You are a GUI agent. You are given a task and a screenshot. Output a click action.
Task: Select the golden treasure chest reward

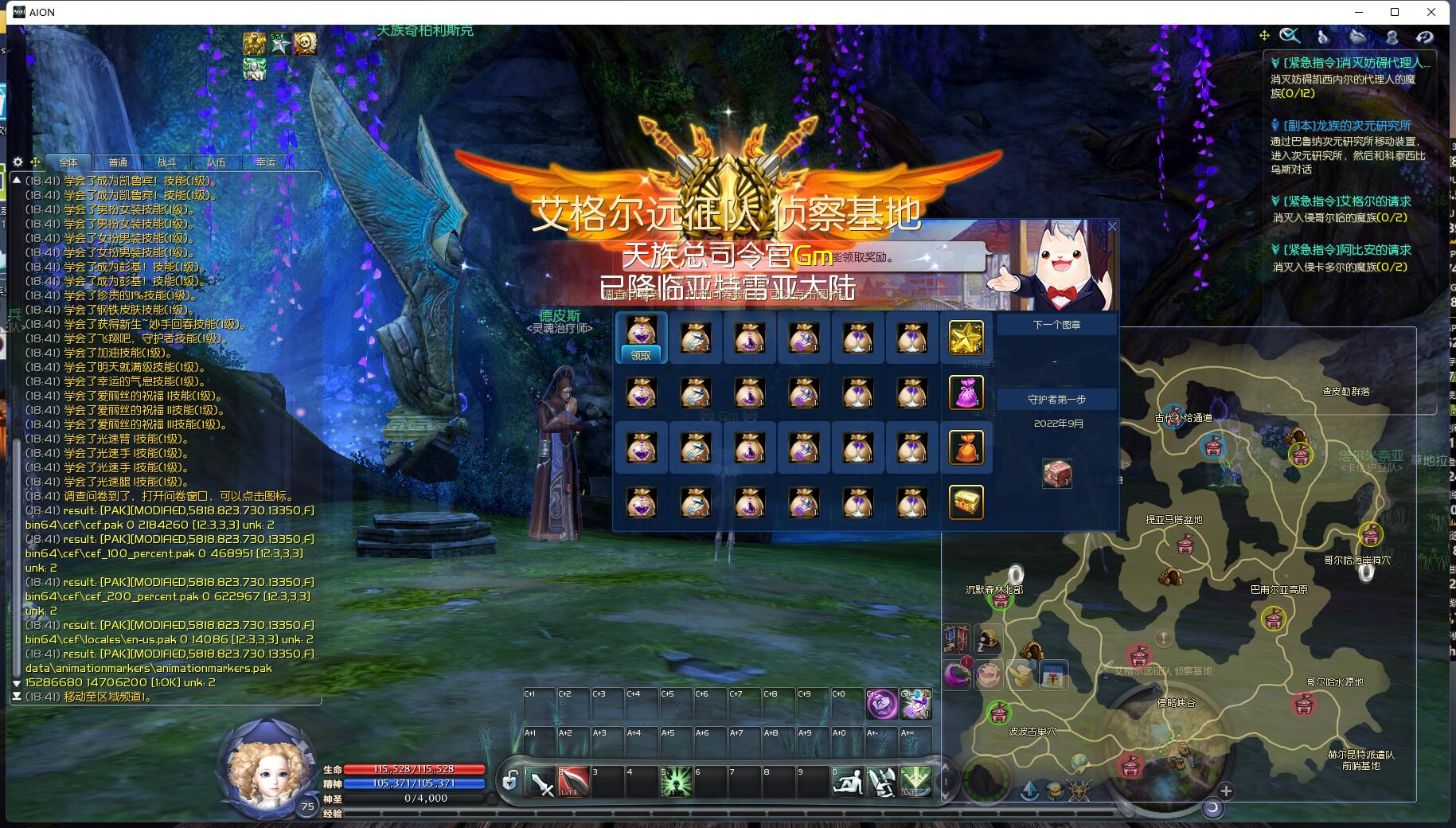click(966, 502)
